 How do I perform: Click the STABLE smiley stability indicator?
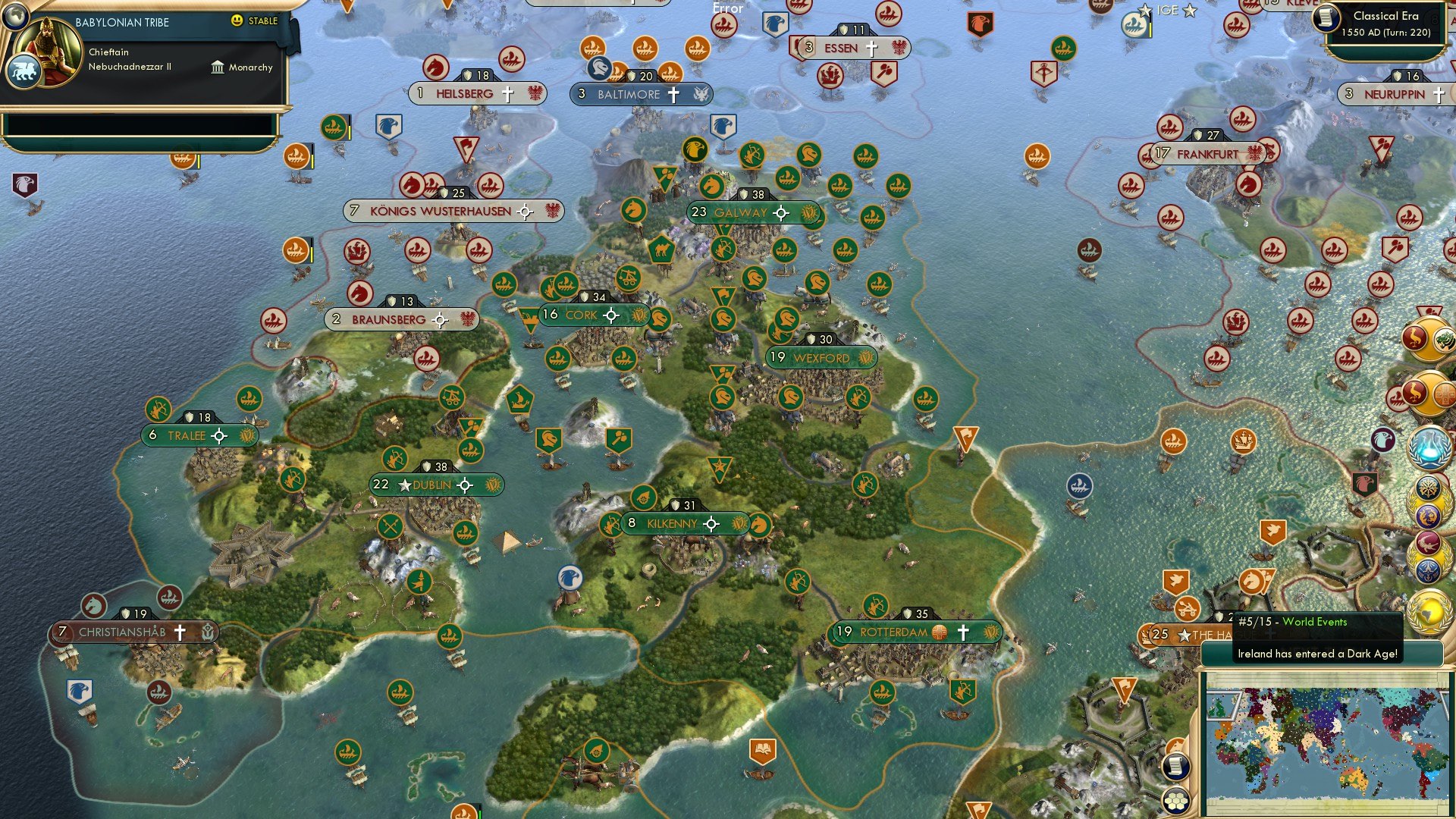pyautogui.click(x=237, y=21)
